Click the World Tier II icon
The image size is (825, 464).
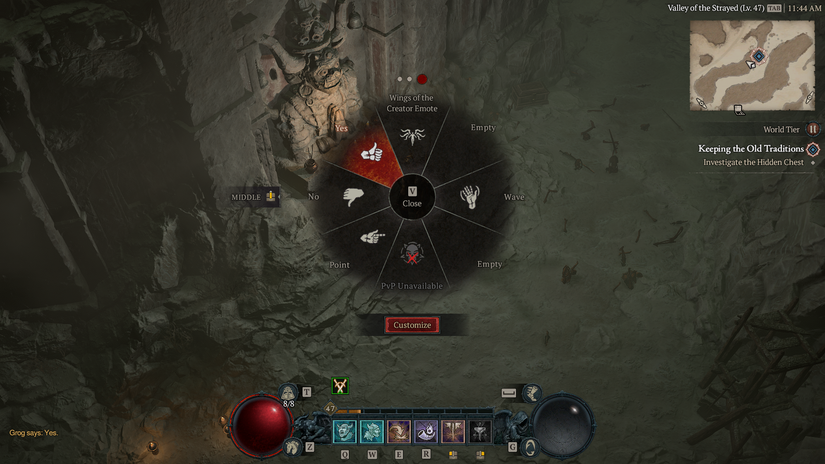coord(812,129)
